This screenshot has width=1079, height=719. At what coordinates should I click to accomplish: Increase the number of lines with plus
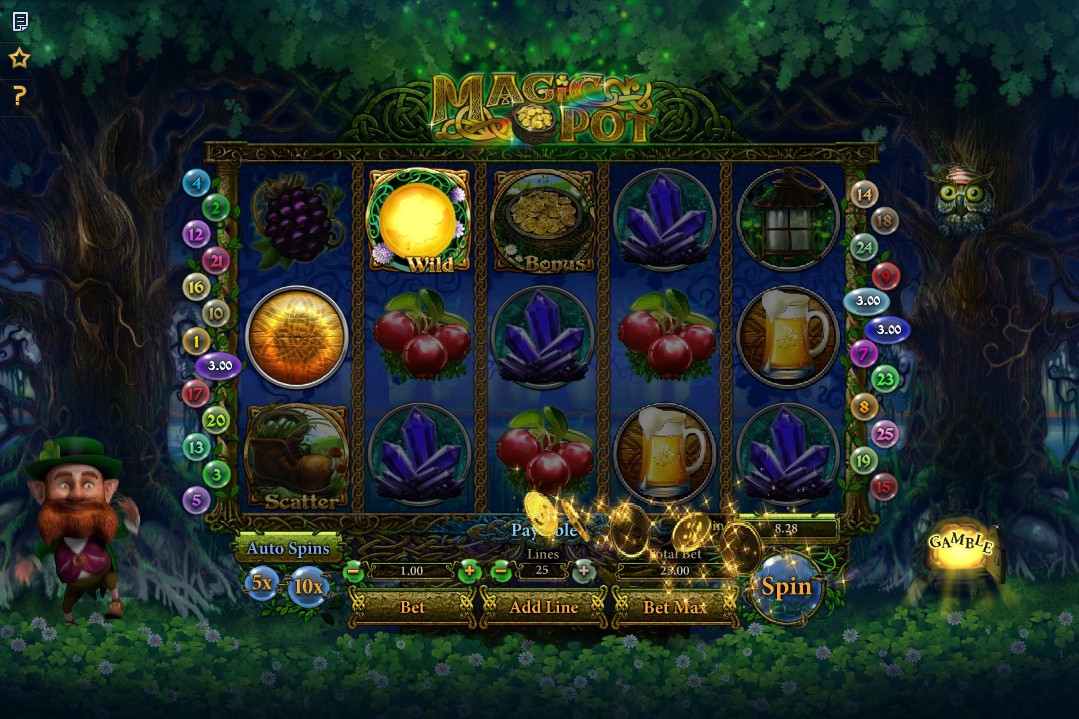point(584,571)
